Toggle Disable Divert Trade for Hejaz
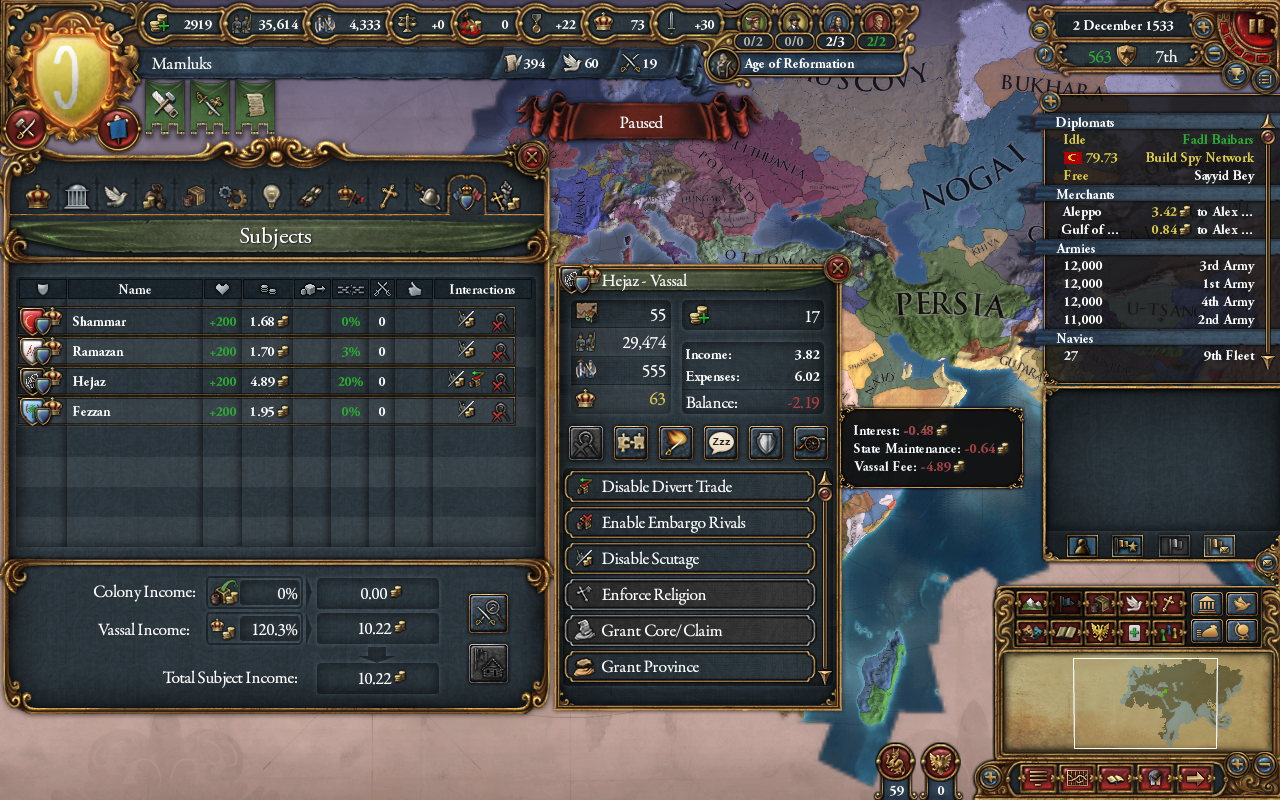 [689, 487]
